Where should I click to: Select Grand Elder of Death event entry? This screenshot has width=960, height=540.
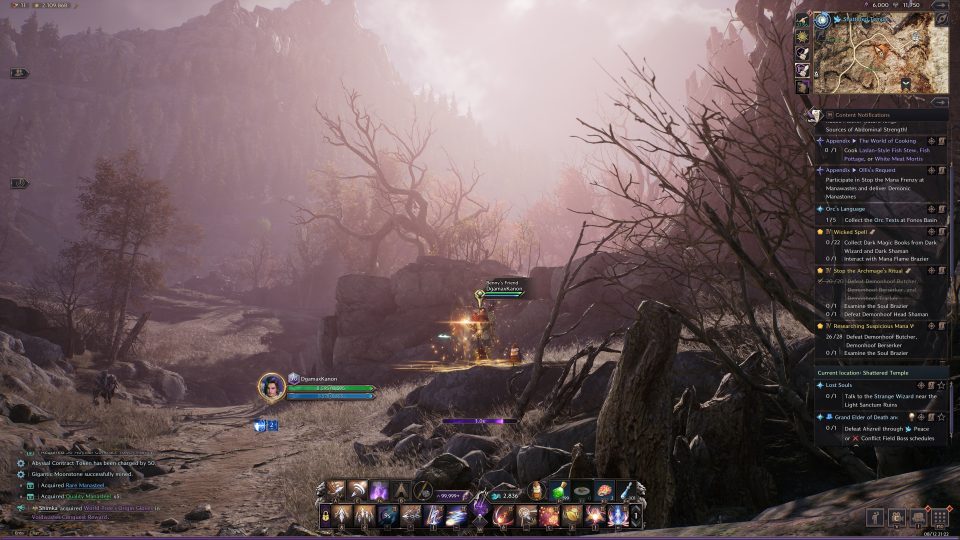point(865,416)
